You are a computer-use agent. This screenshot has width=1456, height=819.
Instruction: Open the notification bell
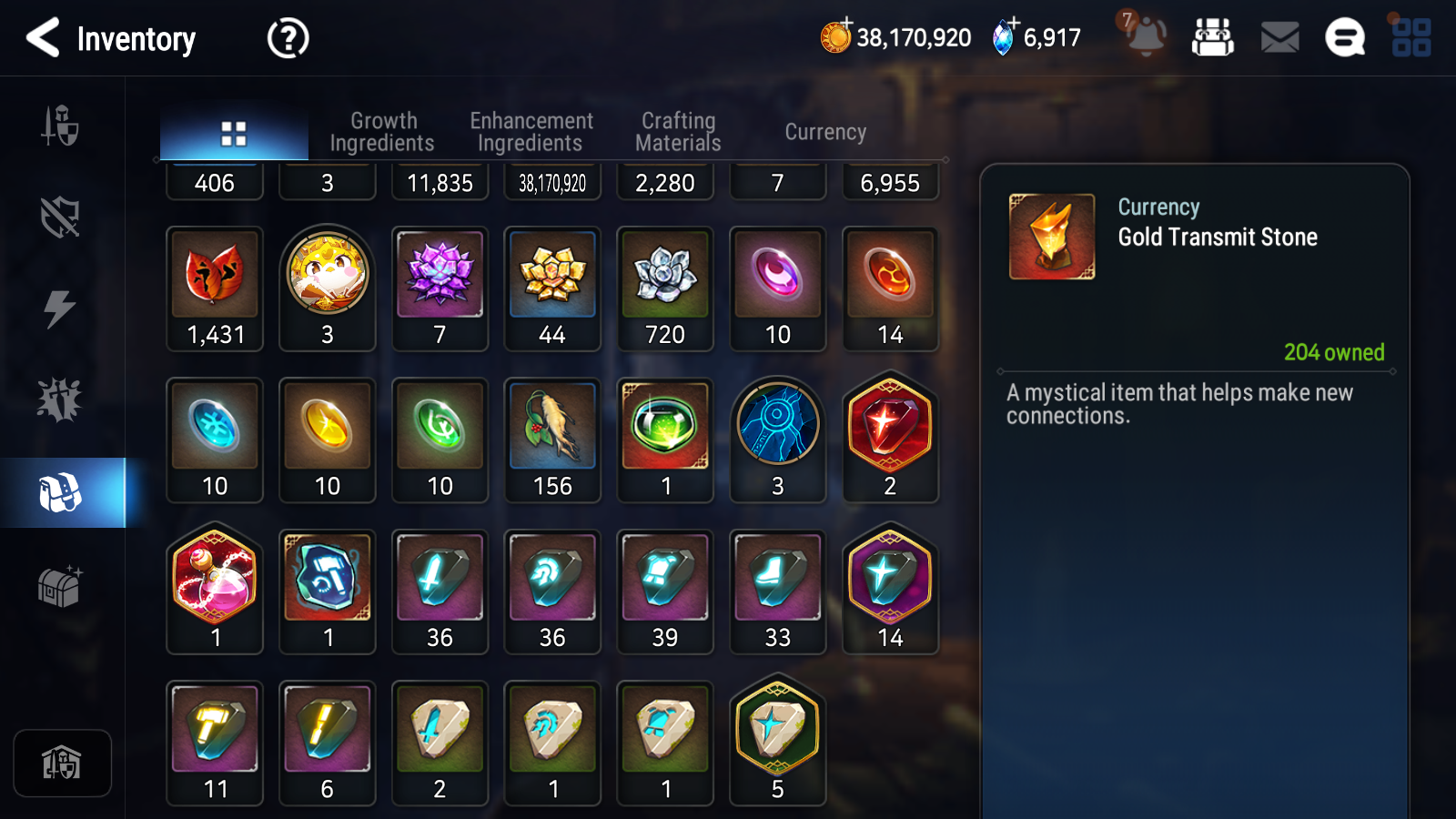coord(1145,36)
